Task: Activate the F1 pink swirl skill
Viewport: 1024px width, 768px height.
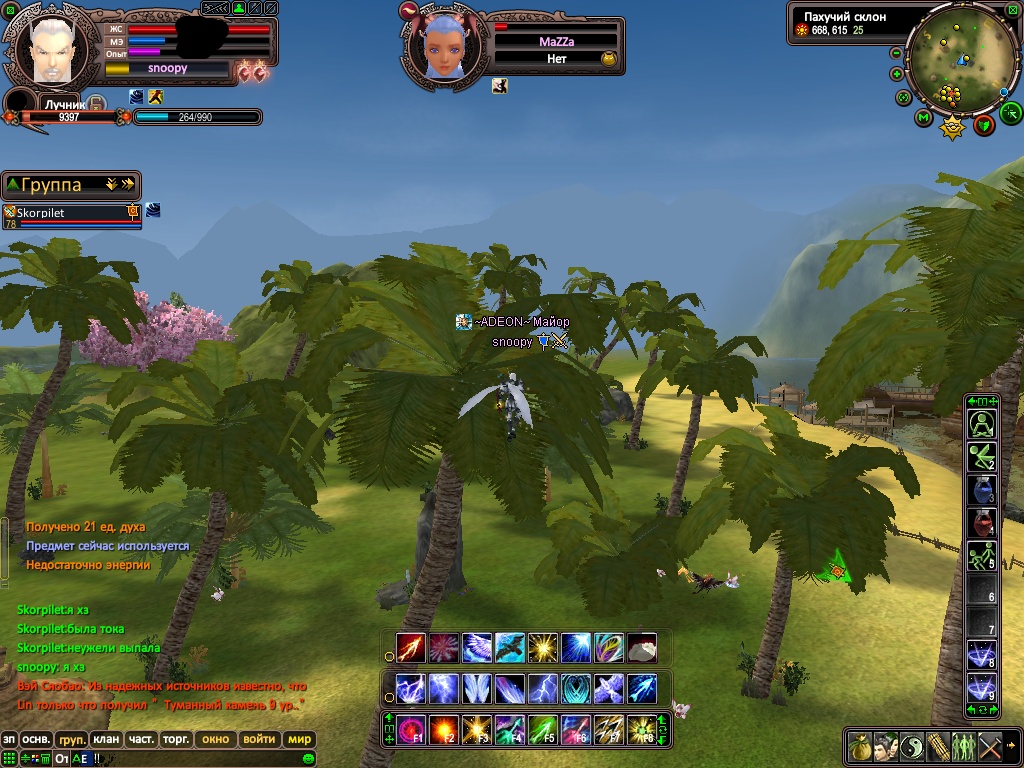Action: pos(412,728)
